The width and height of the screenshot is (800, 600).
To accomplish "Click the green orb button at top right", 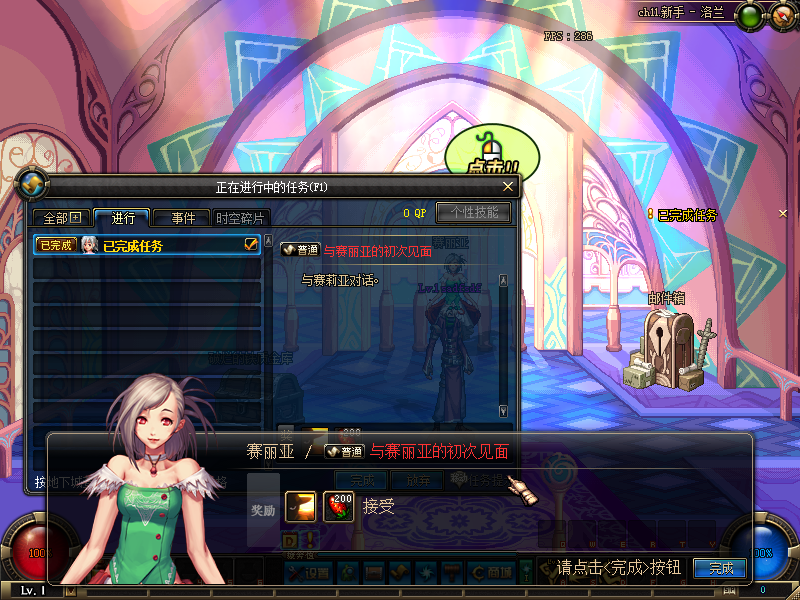I will tap(749, 15).
